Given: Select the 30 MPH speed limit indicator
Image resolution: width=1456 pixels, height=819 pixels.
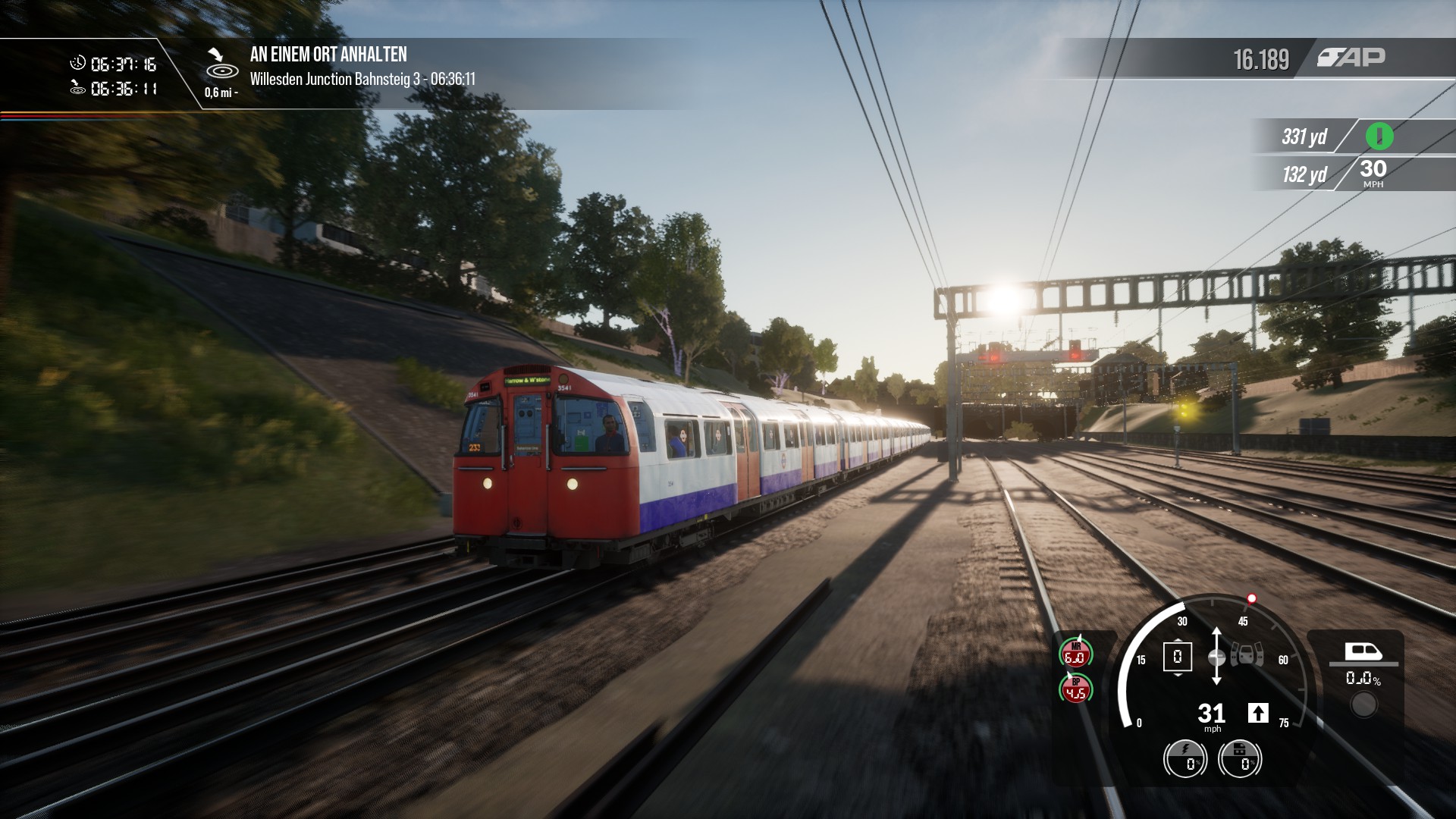Looking at the screenshot, I should 1373,173.
